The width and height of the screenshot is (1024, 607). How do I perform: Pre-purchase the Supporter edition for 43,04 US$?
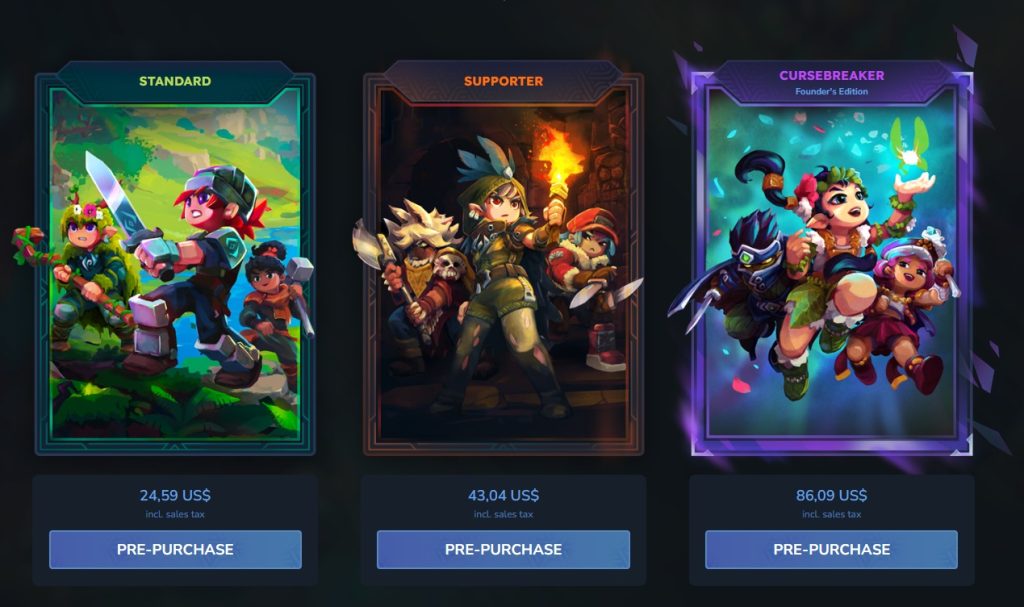[503, 549]
